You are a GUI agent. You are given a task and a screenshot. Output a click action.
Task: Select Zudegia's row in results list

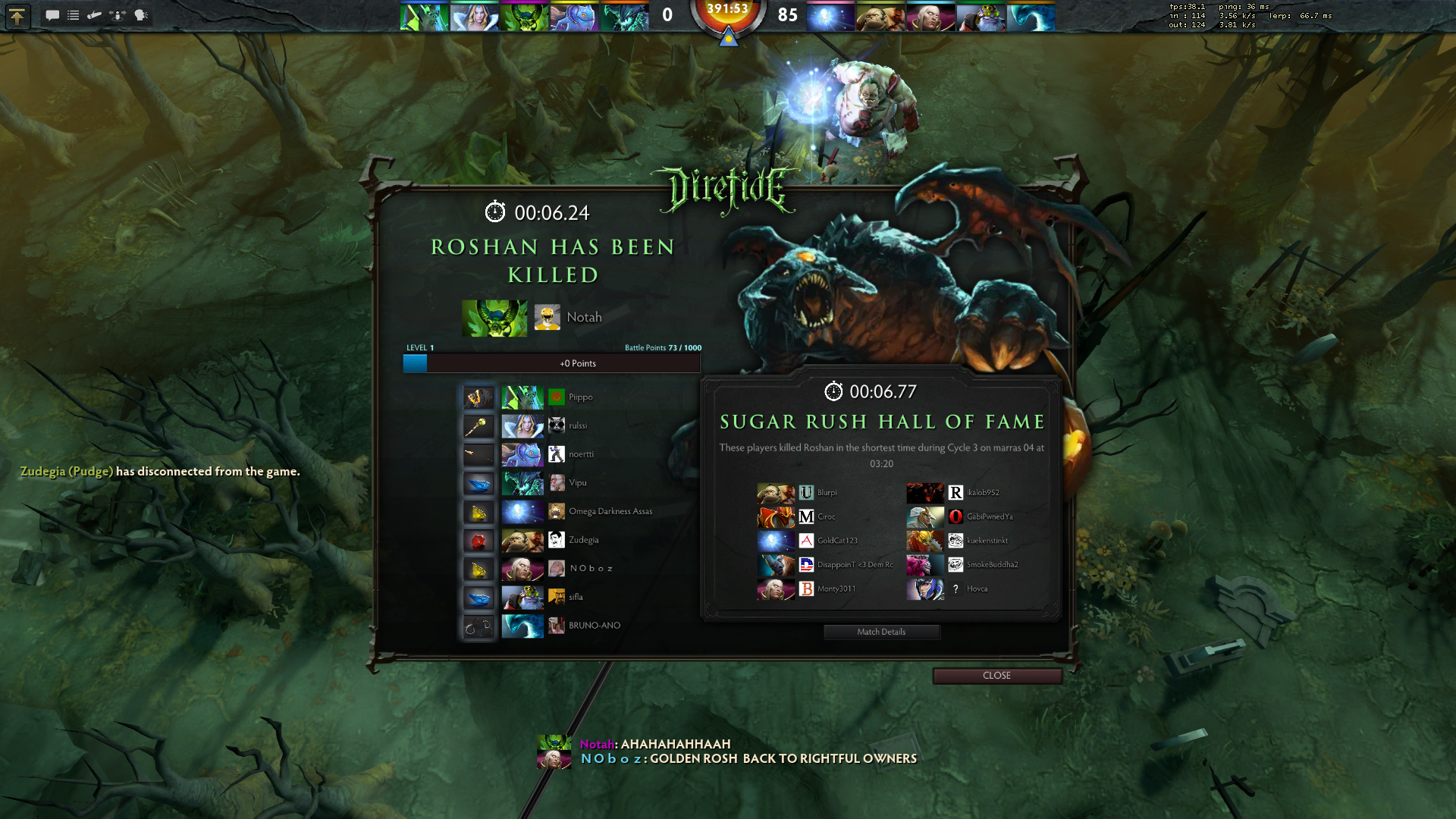click(583, 540)
